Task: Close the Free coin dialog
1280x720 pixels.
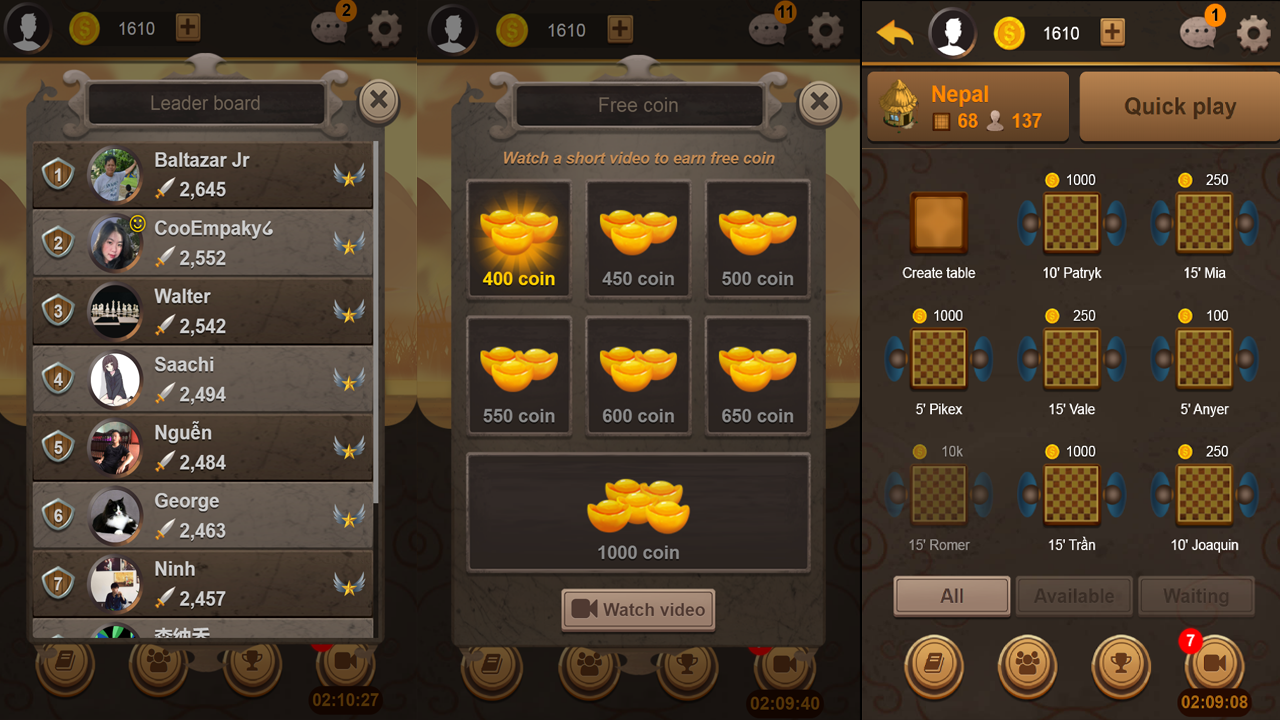Action: tap(819, 101)
